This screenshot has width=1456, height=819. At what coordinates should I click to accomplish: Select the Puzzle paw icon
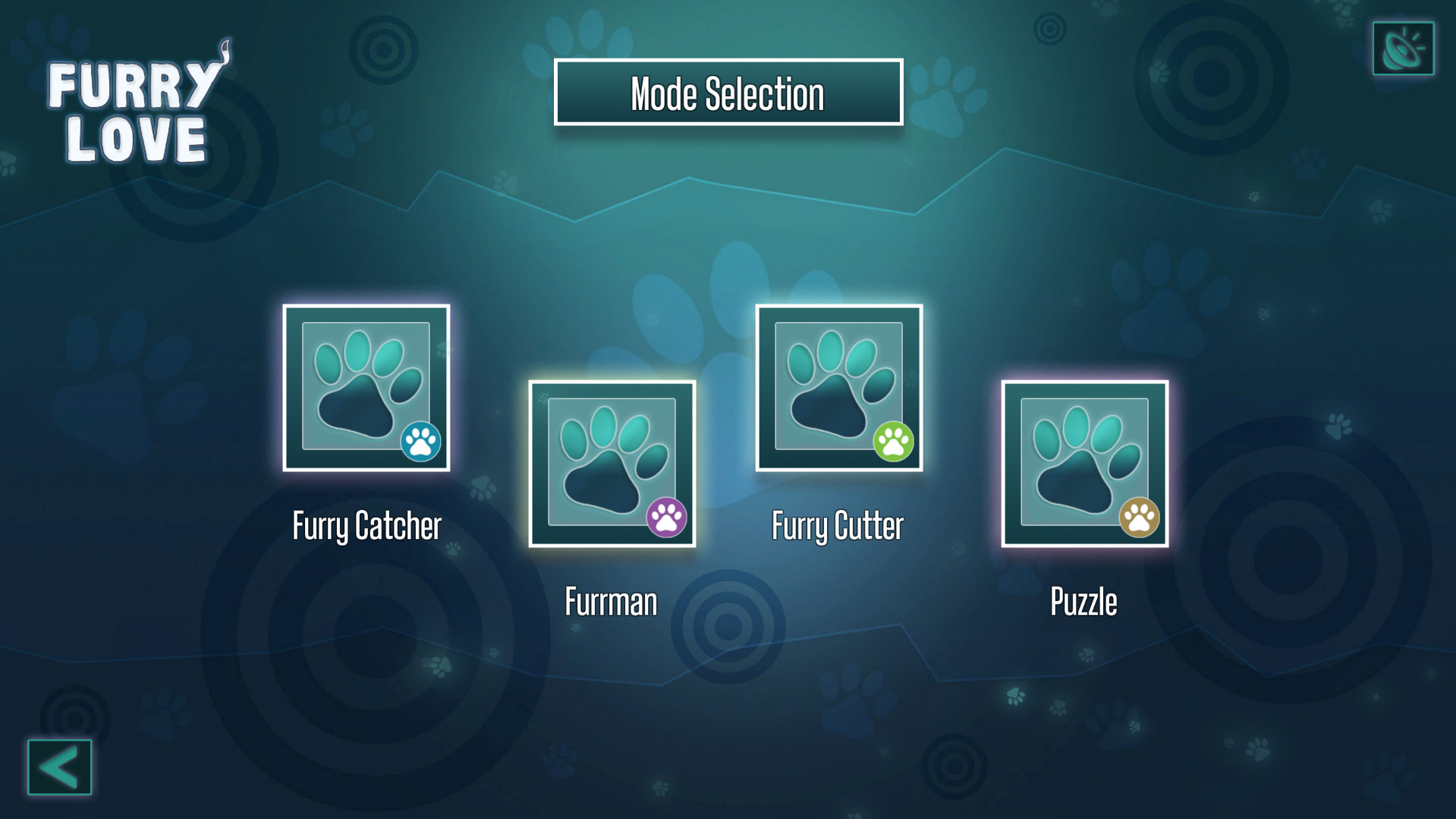pyautogui.click(x=1083, y=463)
